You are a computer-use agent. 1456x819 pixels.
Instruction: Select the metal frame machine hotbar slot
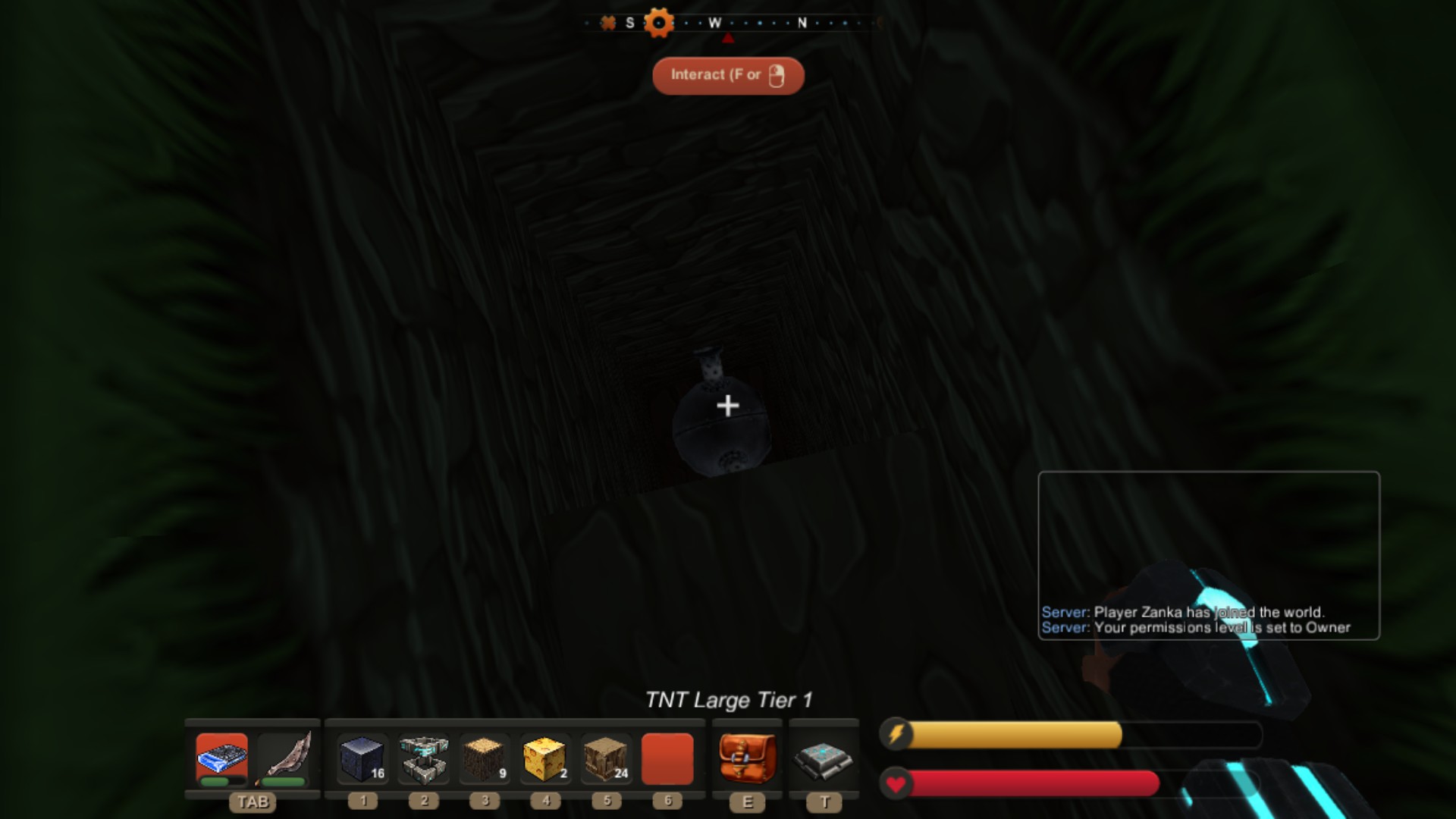pos(424,758)
